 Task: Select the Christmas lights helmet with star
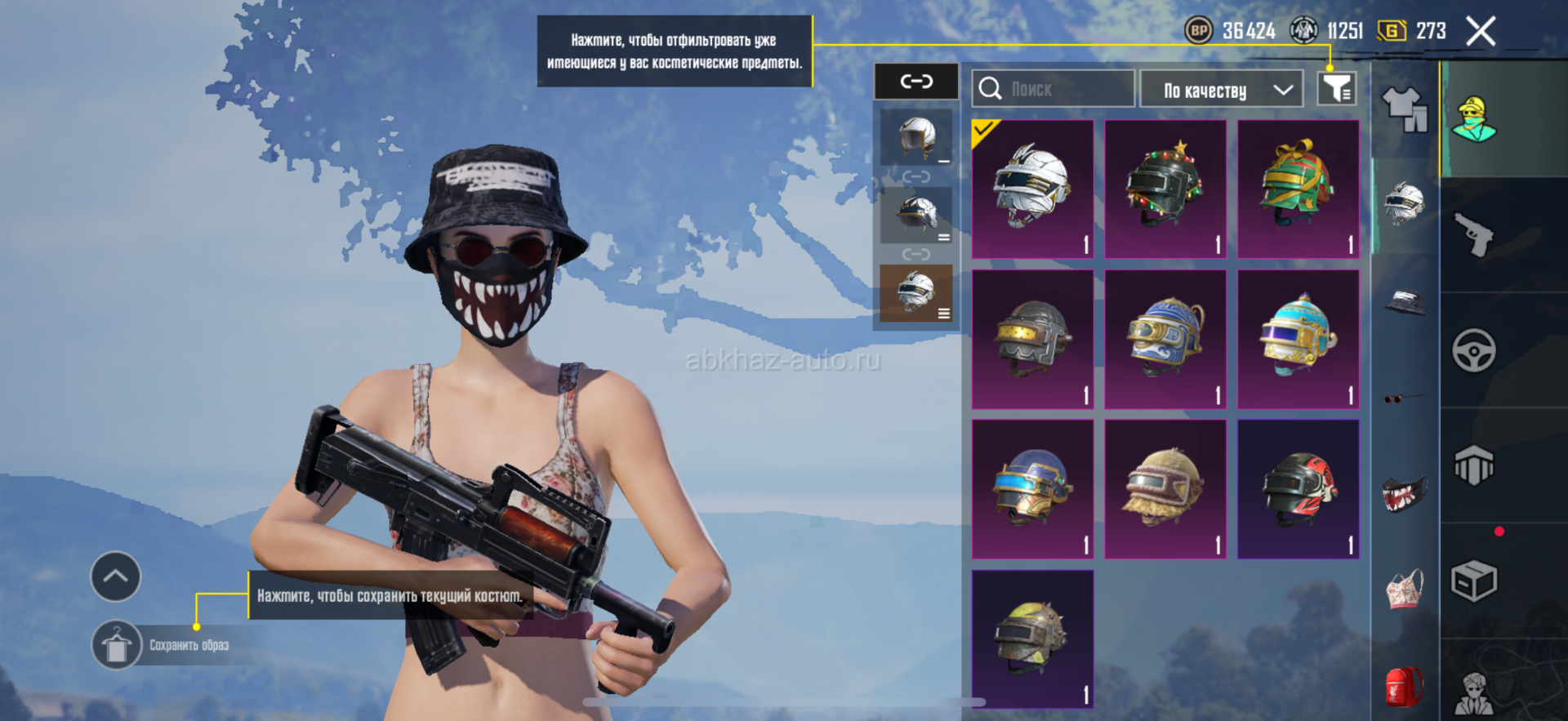coord(1165,189)
